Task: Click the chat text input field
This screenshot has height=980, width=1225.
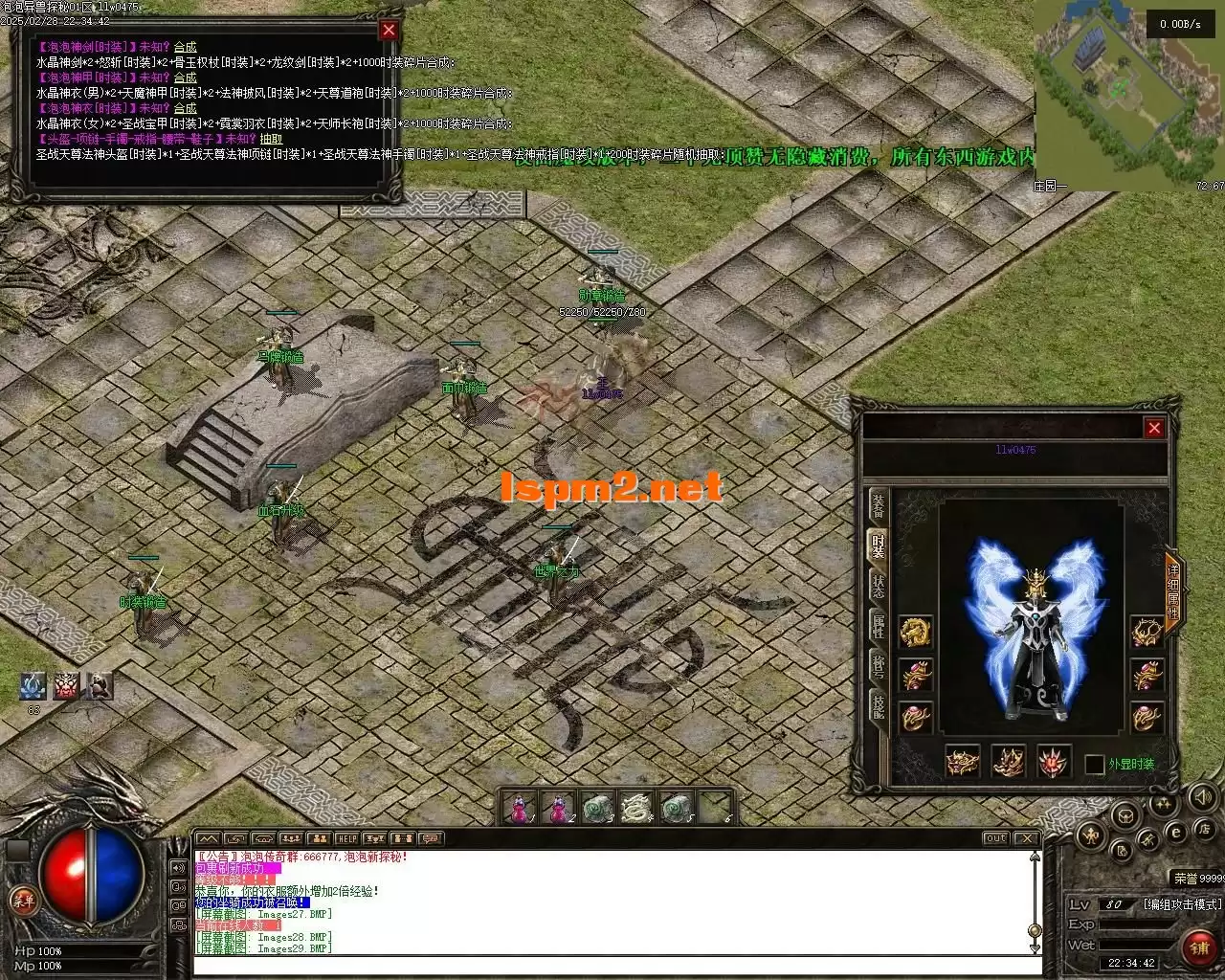Action: tap(612, 965)
